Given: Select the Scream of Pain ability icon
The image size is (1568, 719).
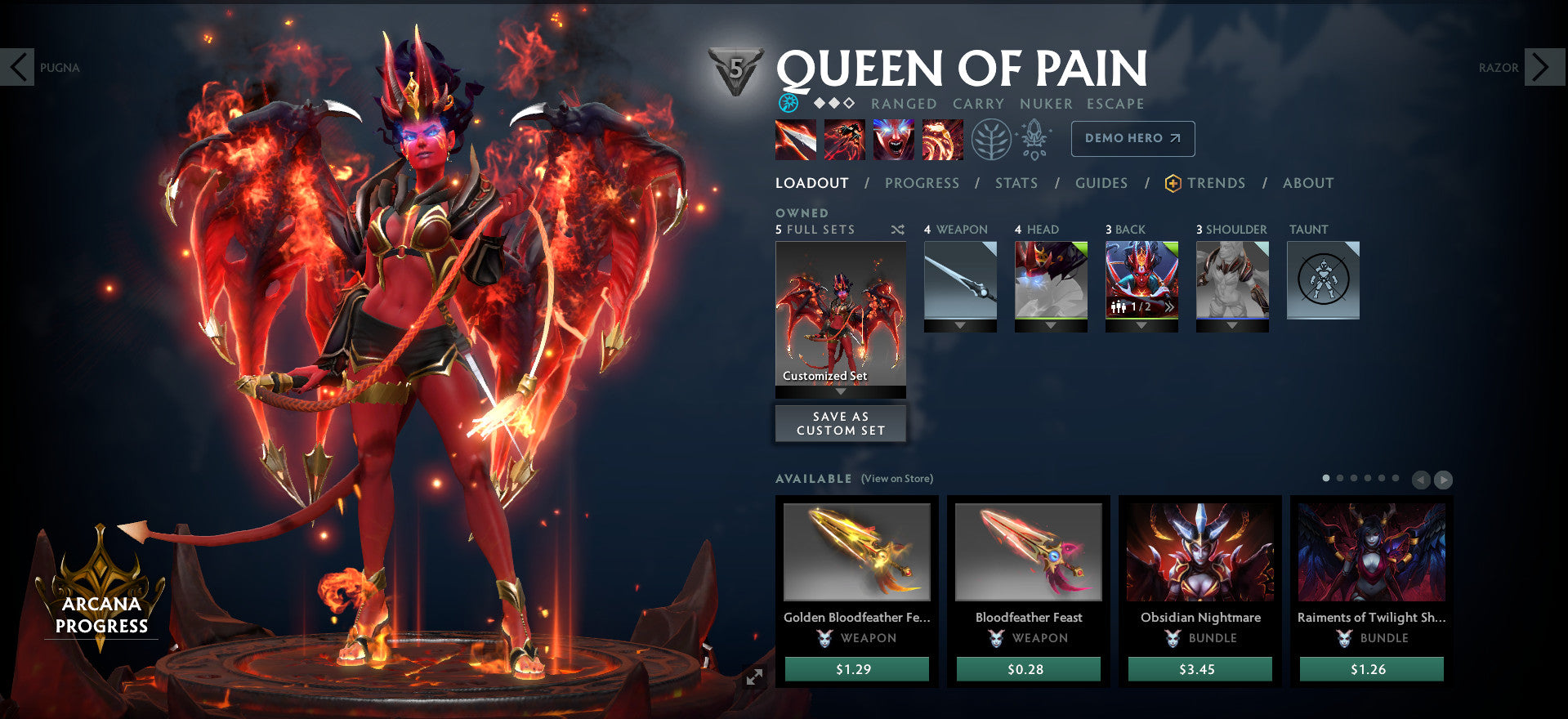Looking at the screenshot, I should click(x=894, y=139).
